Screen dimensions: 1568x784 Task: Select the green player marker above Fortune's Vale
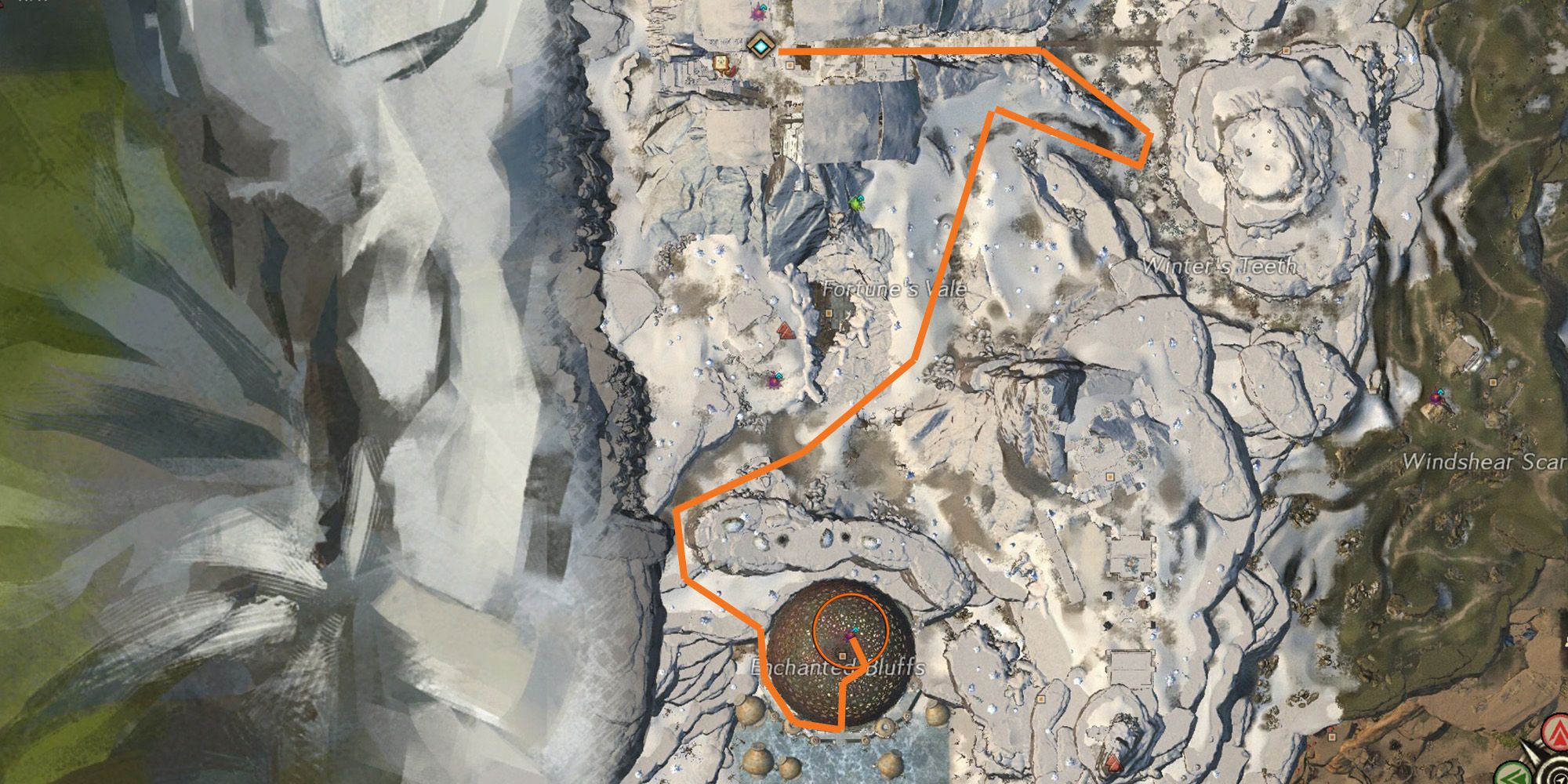(x=855, y=204)
